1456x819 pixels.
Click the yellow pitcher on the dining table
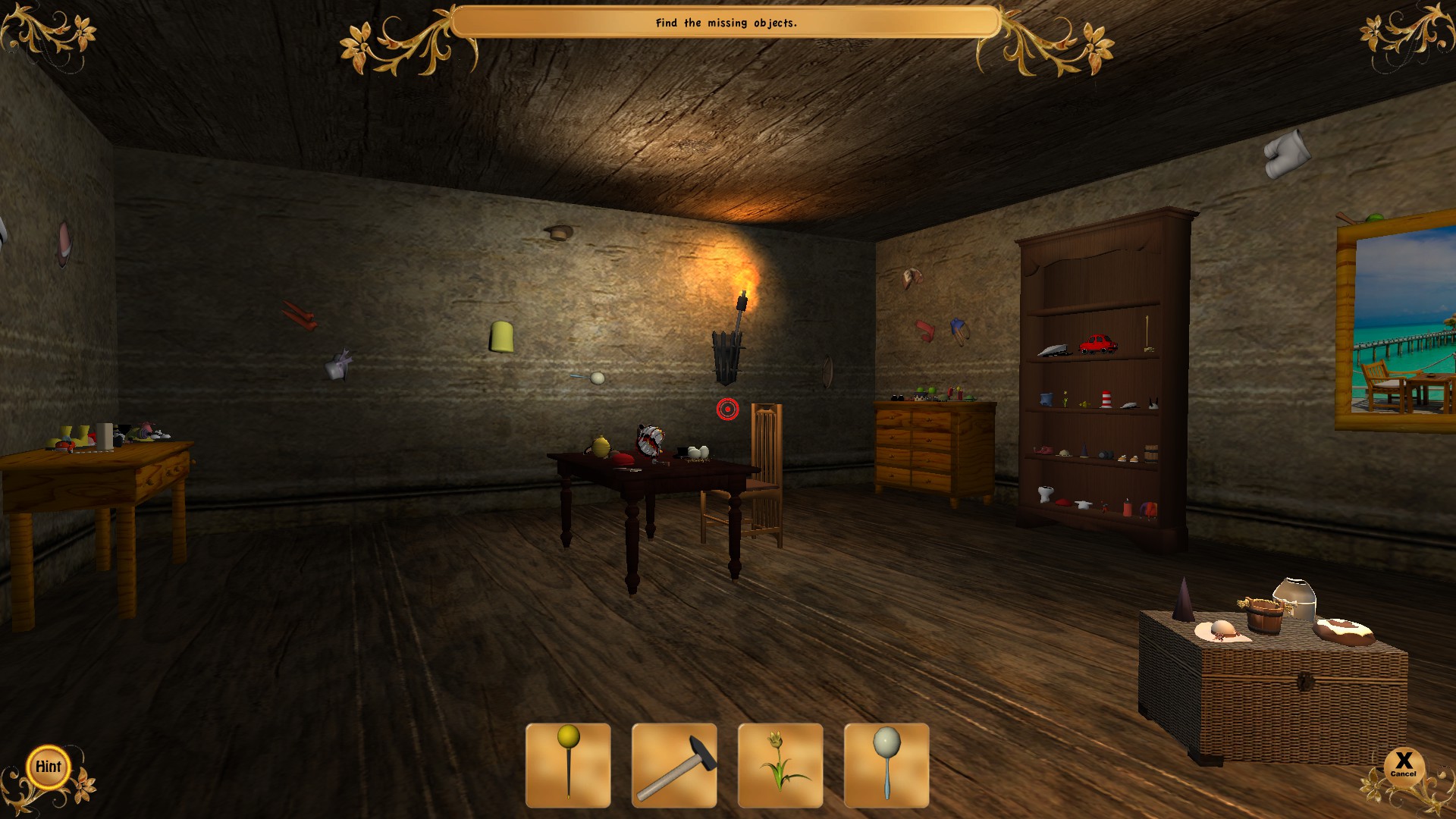[600, 446]
